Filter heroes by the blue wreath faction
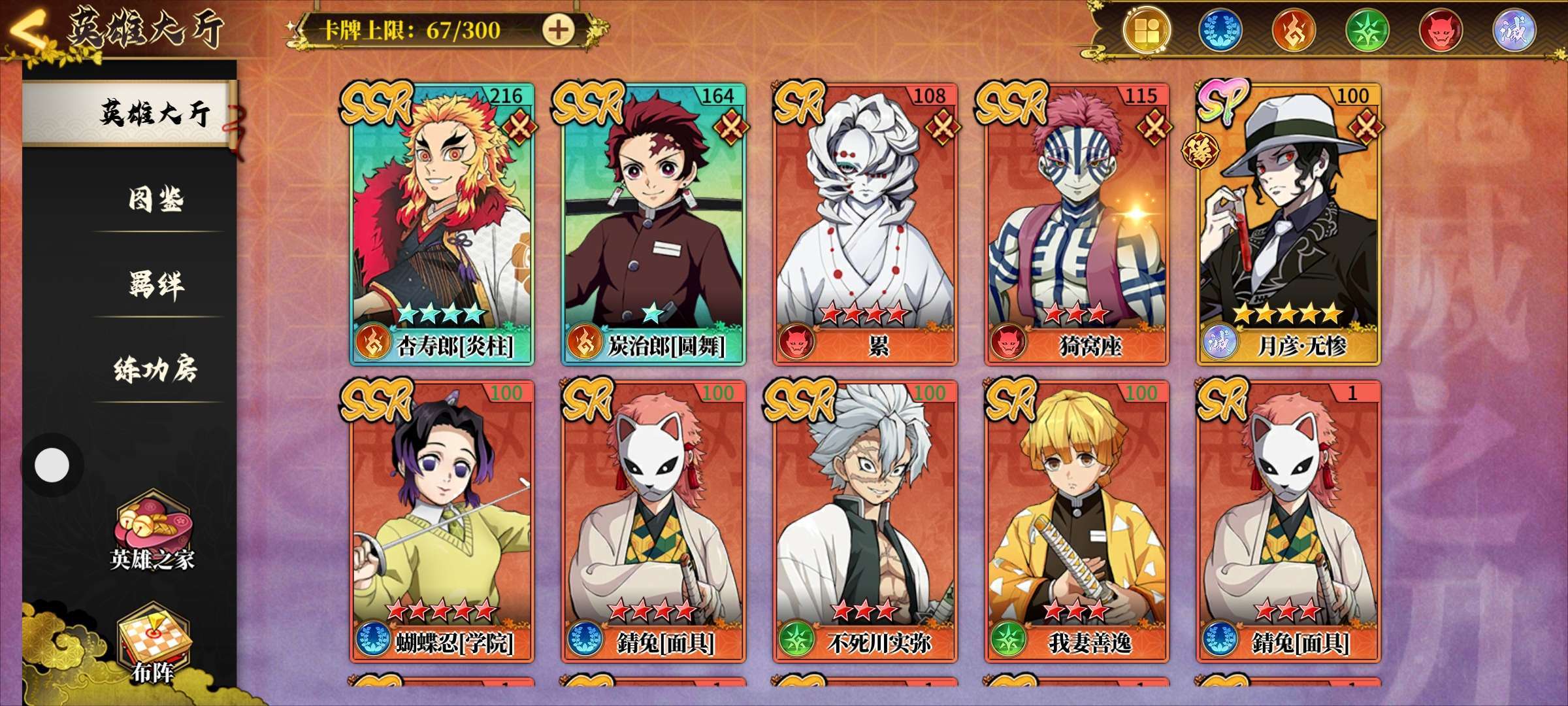This screenshot has width=1568, height=706. [x=1219, y=31]
